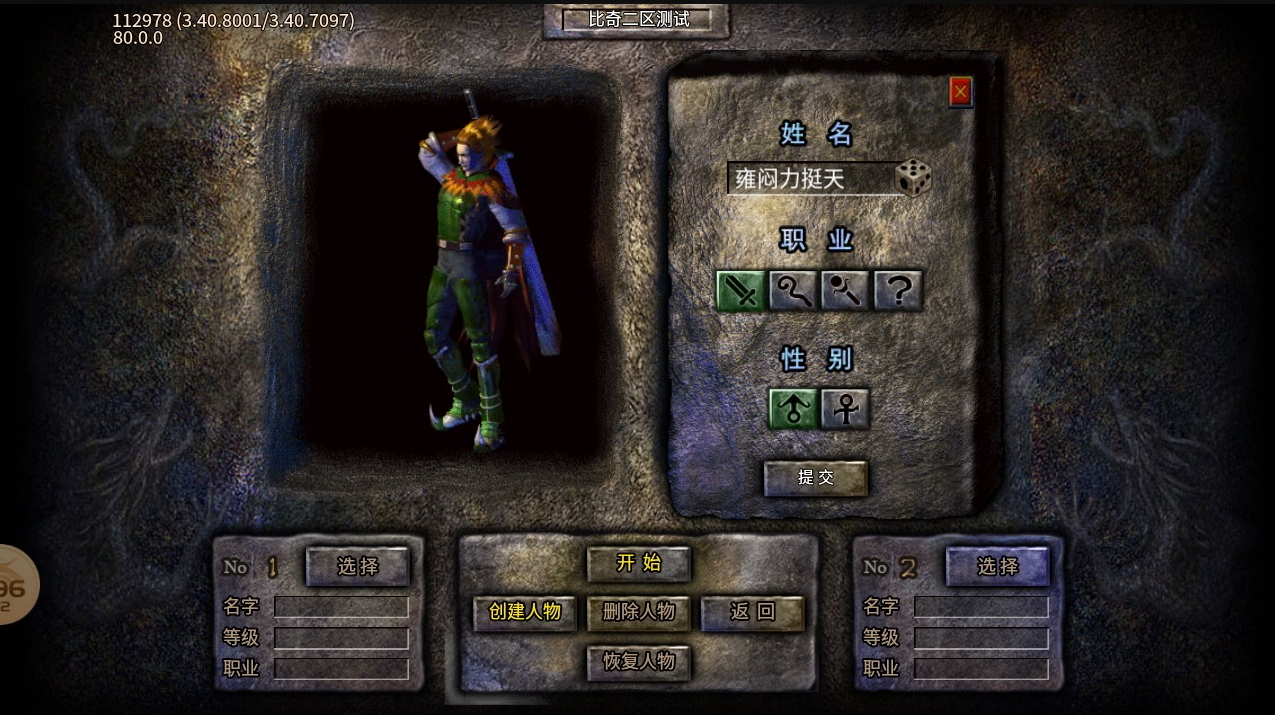Pick the taoist class icon
The width and height of the screenshot is (1275, 715).
[x=845, y=291]
